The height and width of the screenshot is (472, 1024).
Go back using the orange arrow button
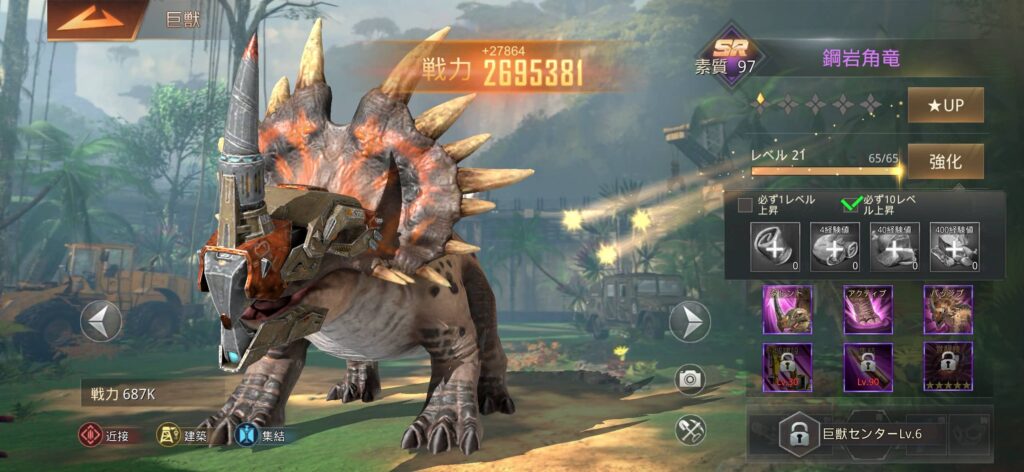coord(93,19)
